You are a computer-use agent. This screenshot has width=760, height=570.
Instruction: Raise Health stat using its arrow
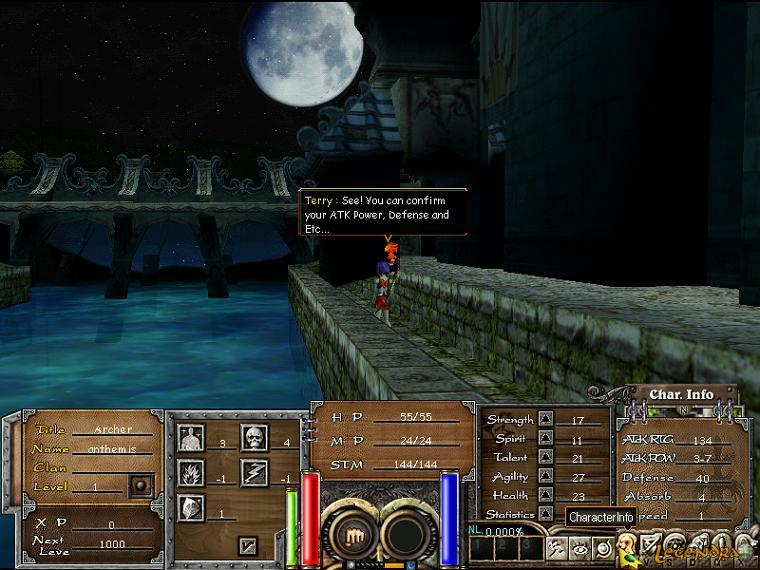click(x=546, y=496)
